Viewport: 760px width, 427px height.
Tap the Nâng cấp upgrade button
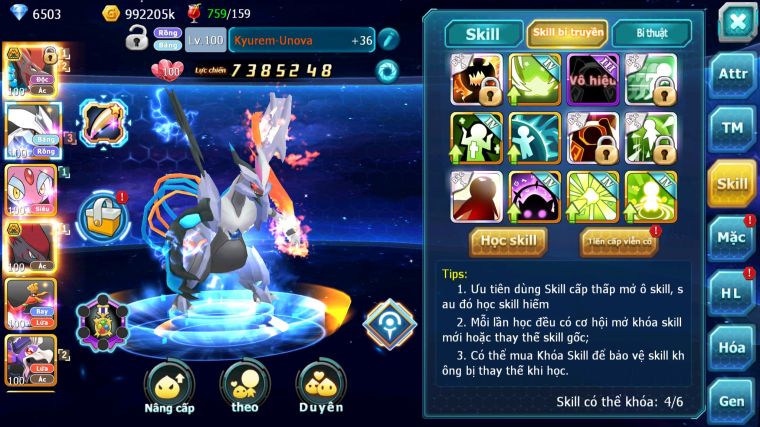tap(170, 388)
